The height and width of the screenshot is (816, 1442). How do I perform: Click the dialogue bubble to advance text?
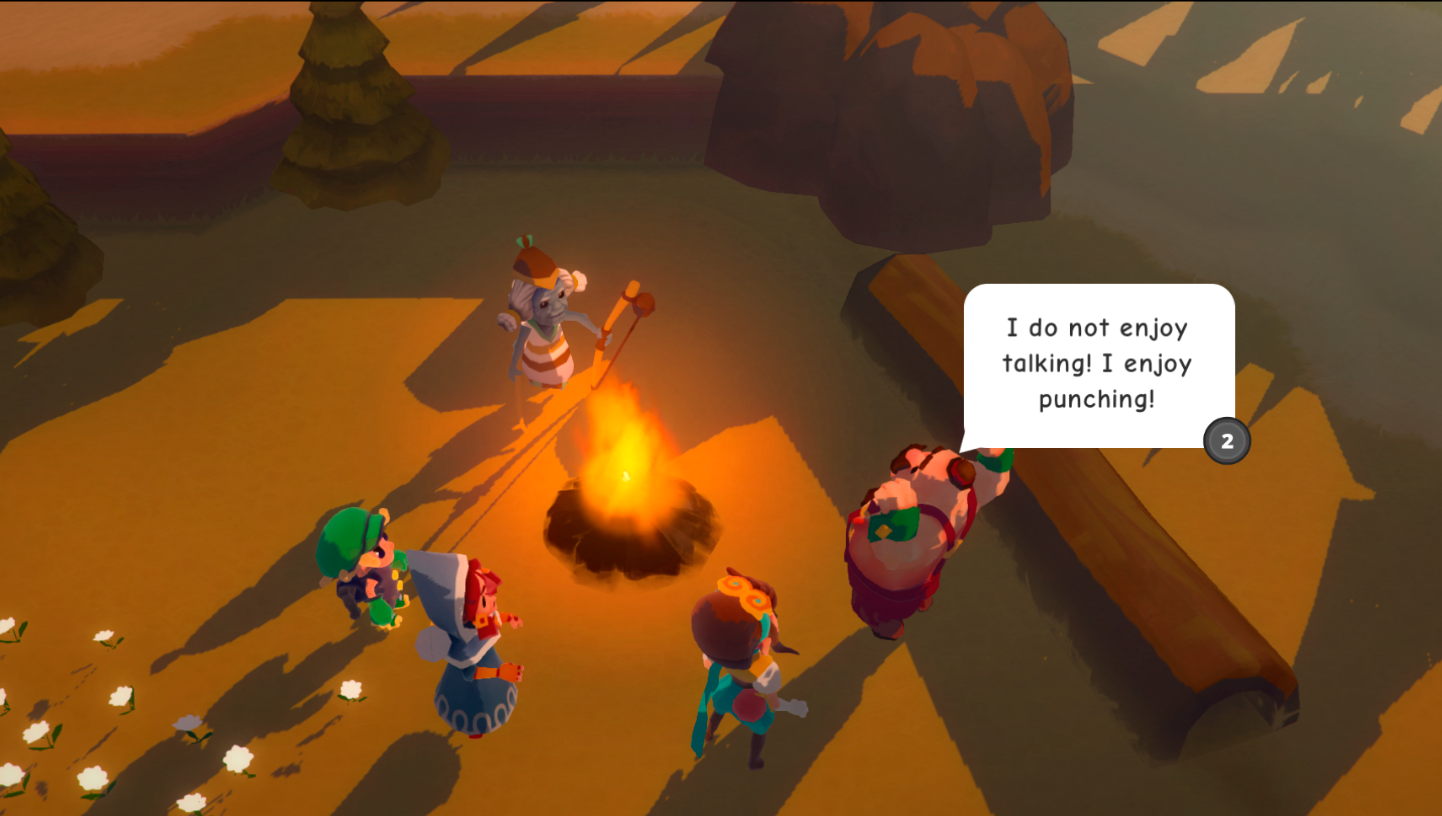[x=1096, y=363]
